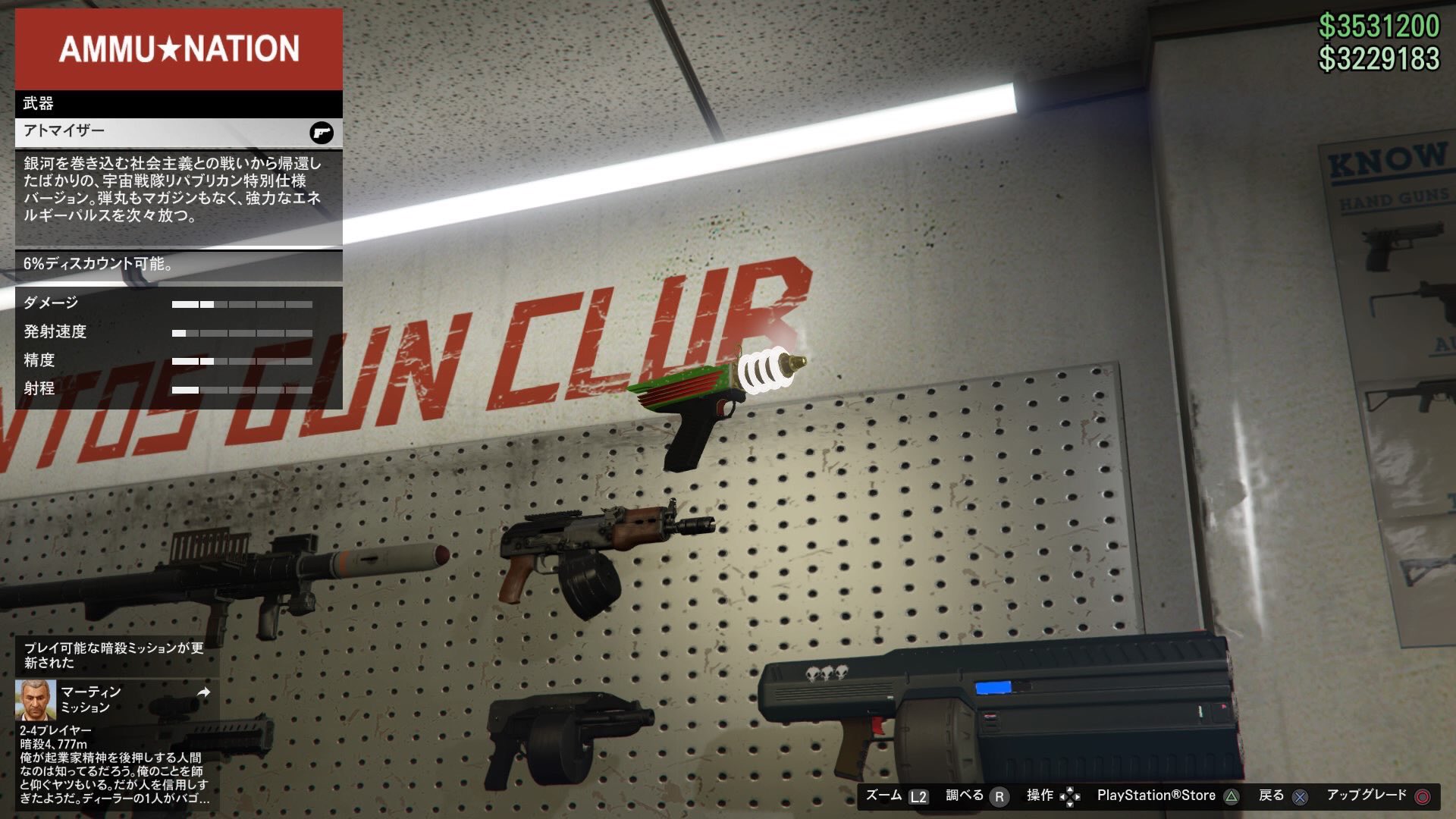Select the triangle icon for PlayStation Store
The height and width of the screenshot is (819, 1456).
pos(1230,796)
